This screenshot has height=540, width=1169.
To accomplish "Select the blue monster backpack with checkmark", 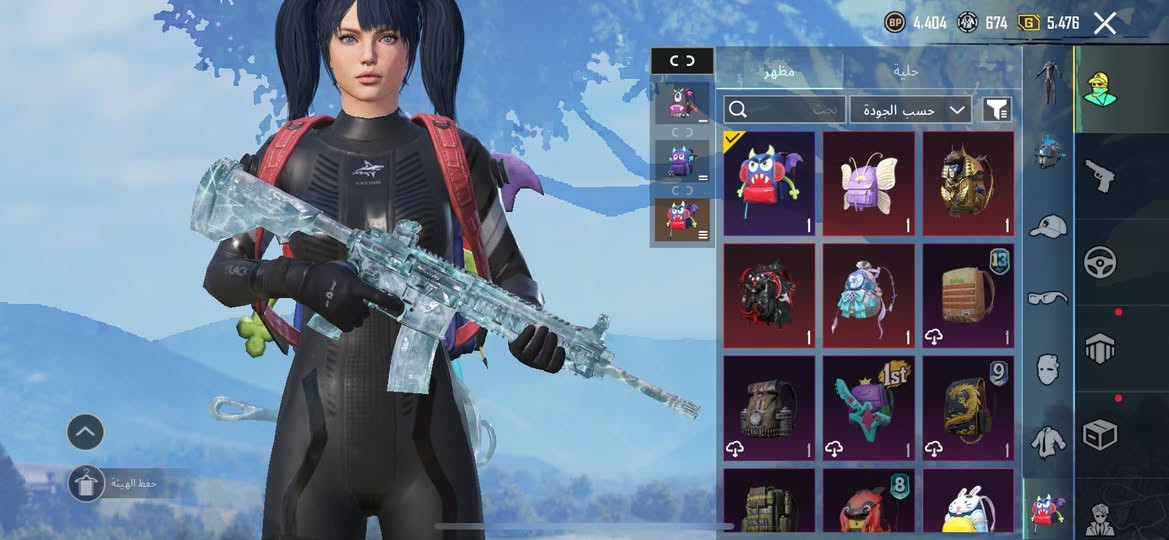I will point(768,183).
